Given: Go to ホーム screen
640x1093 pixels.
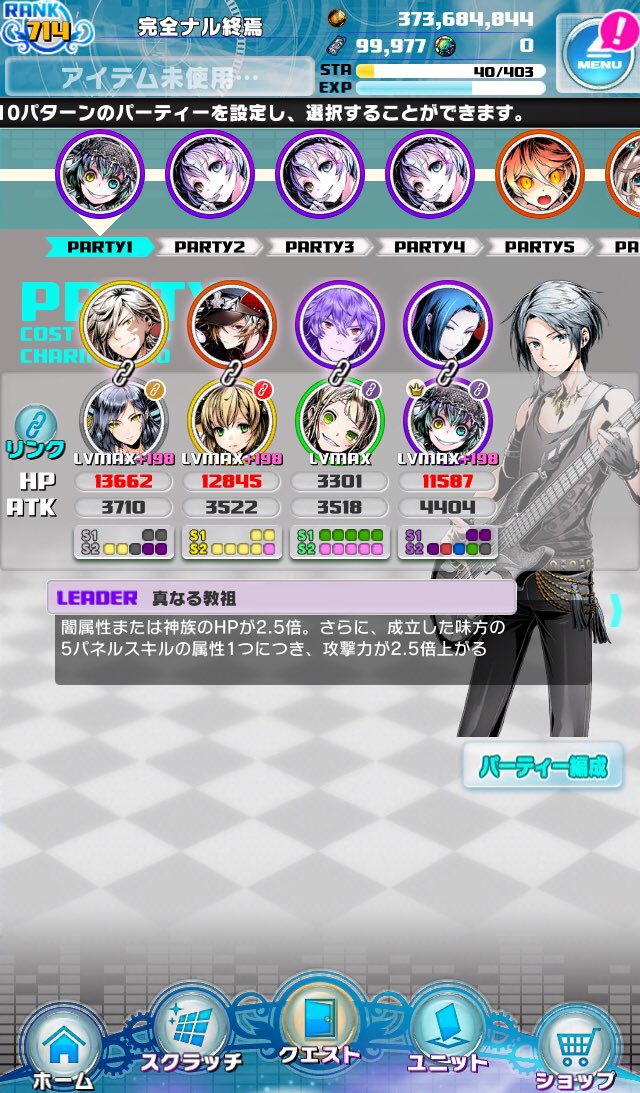Looking at the screenshot, I should 63,1045.
